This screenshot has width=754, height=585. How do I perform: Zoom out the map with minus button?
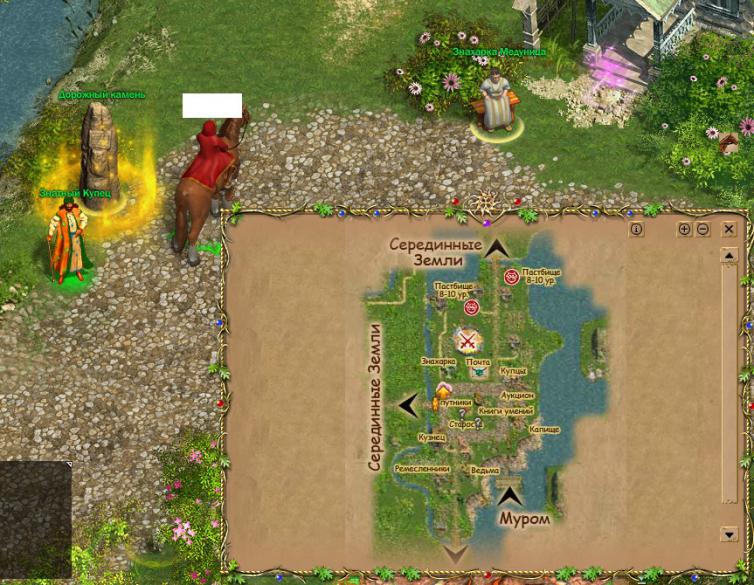tap(703, 229)
